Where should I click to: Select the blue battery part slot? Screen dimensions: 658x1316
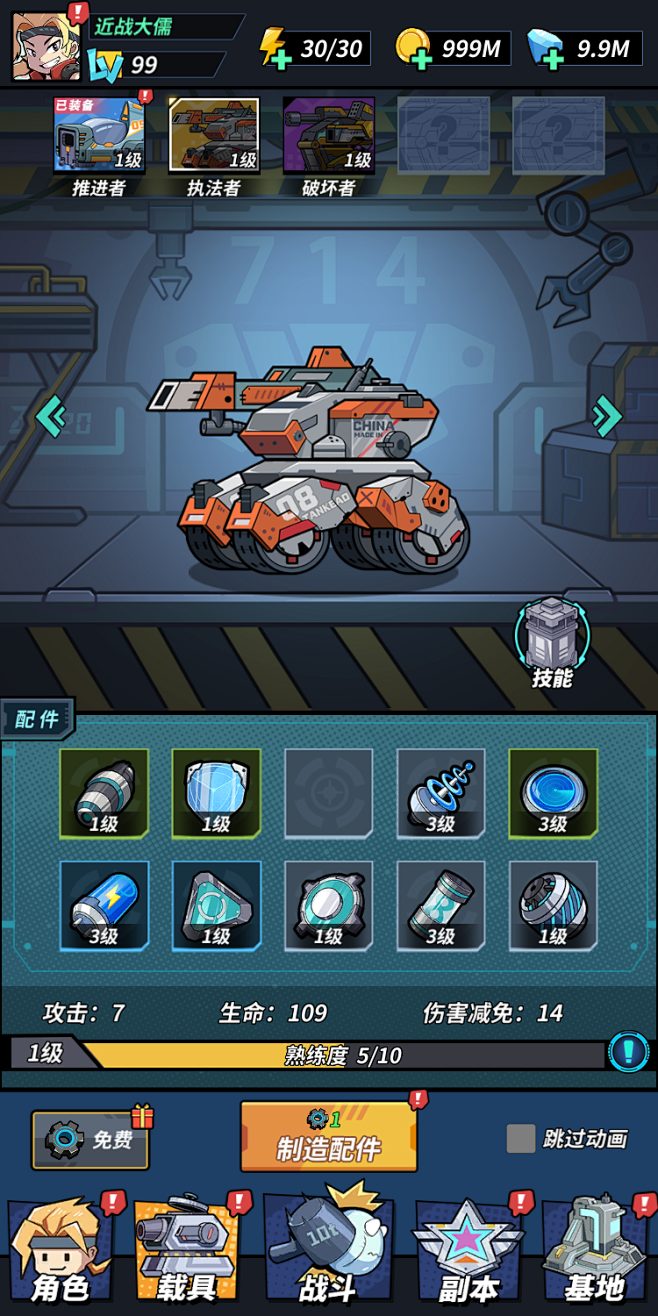coord(104,905)
